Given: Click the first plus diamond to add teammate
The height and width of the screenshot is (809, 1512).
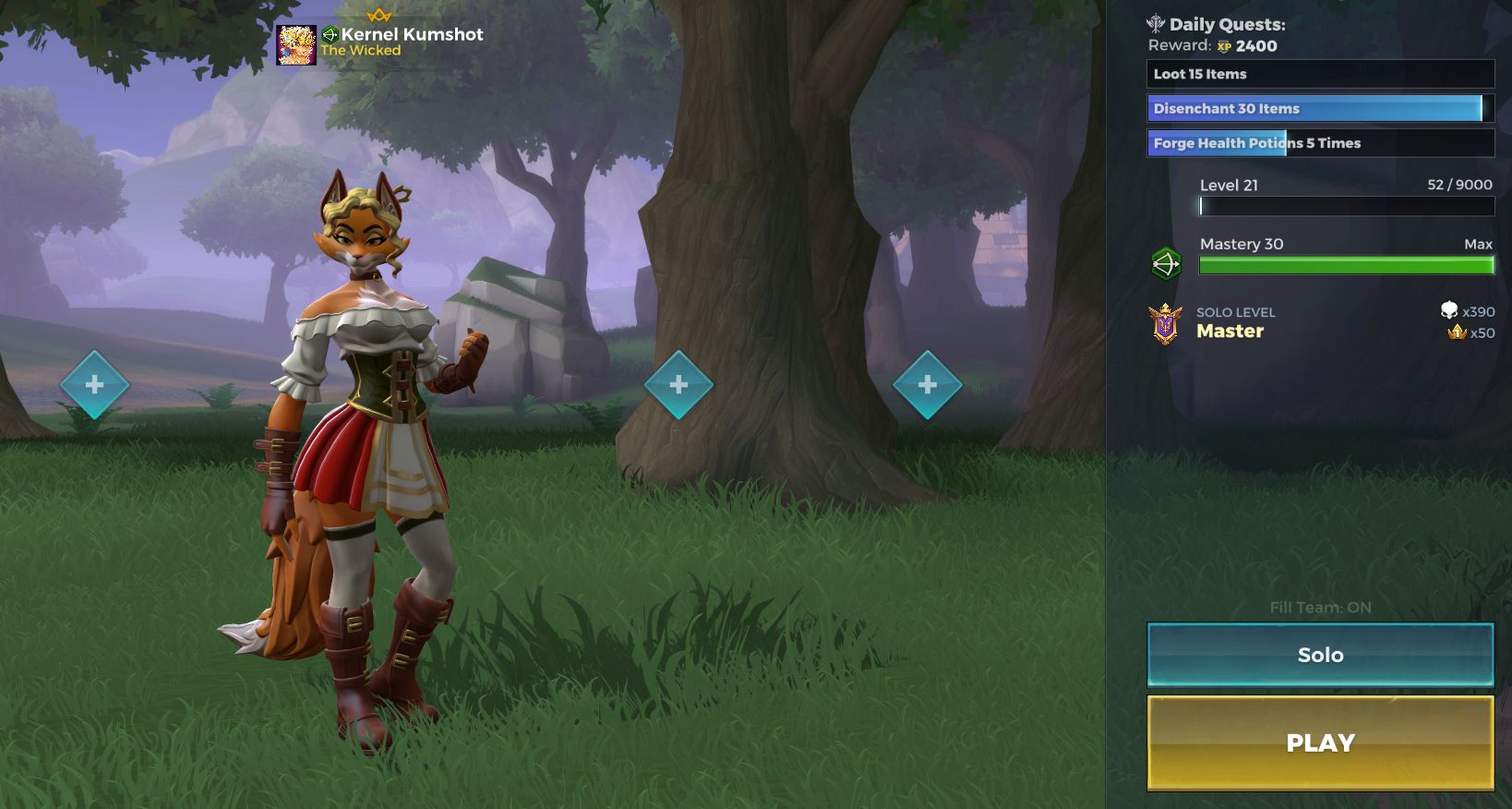Looking at the screenshot, I should pyautogui.click(x=95, y=385).
